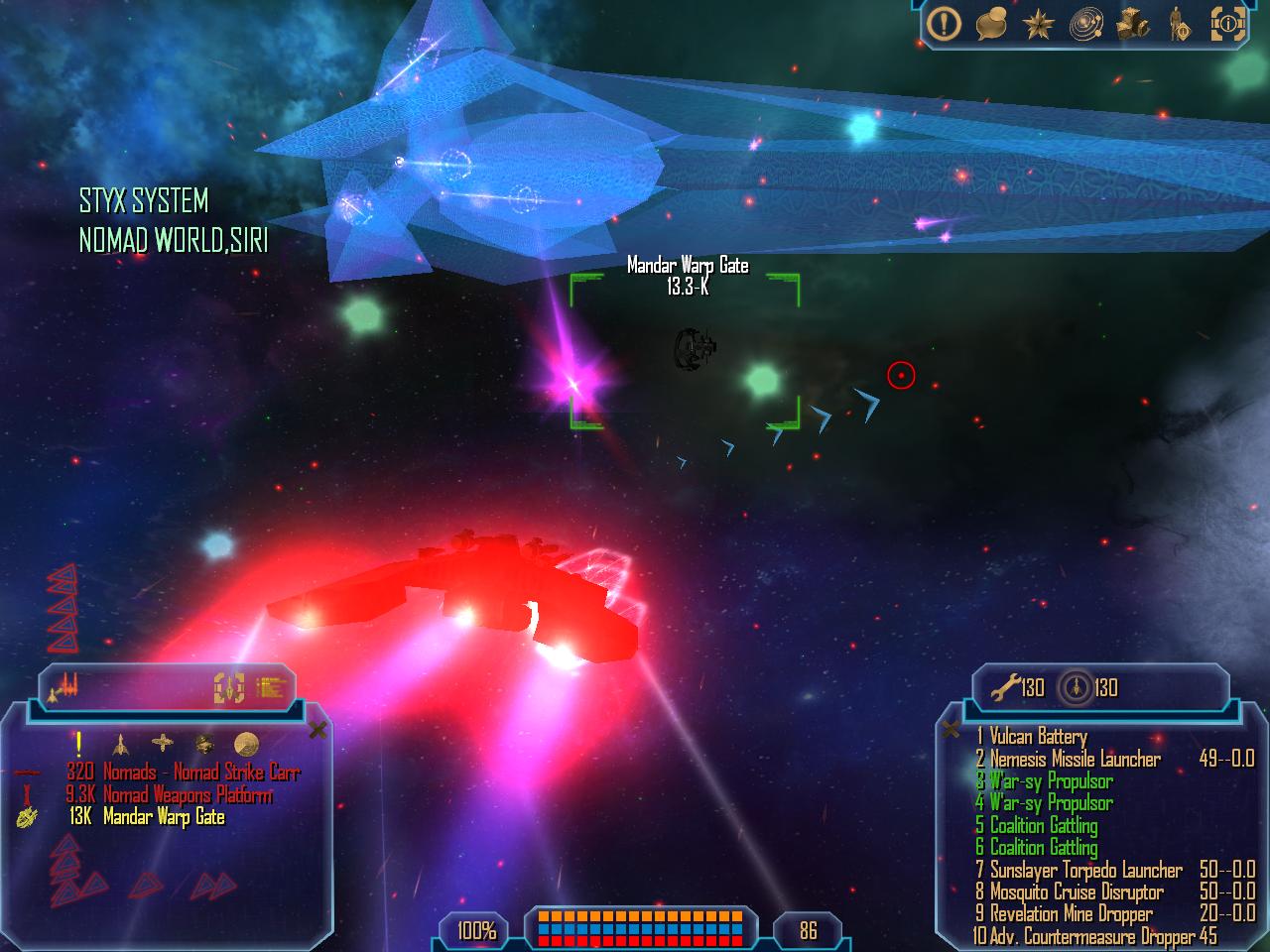Filter contacts by ship icon
Viewport: 1270px width, 952px height.
point(121,743)
